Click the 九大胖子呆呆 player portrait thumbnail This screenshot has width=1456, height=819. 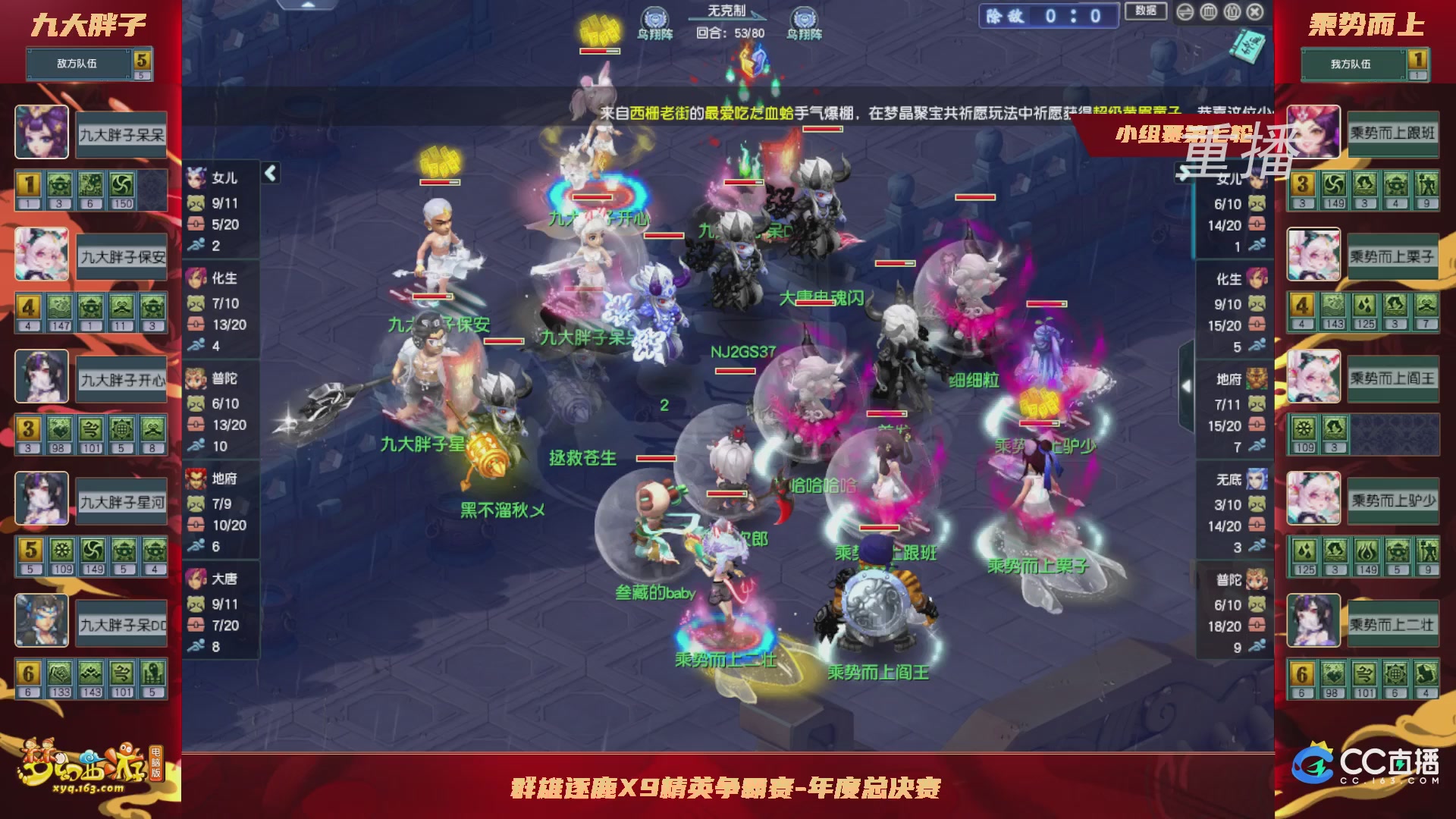(x=42, y=133)
